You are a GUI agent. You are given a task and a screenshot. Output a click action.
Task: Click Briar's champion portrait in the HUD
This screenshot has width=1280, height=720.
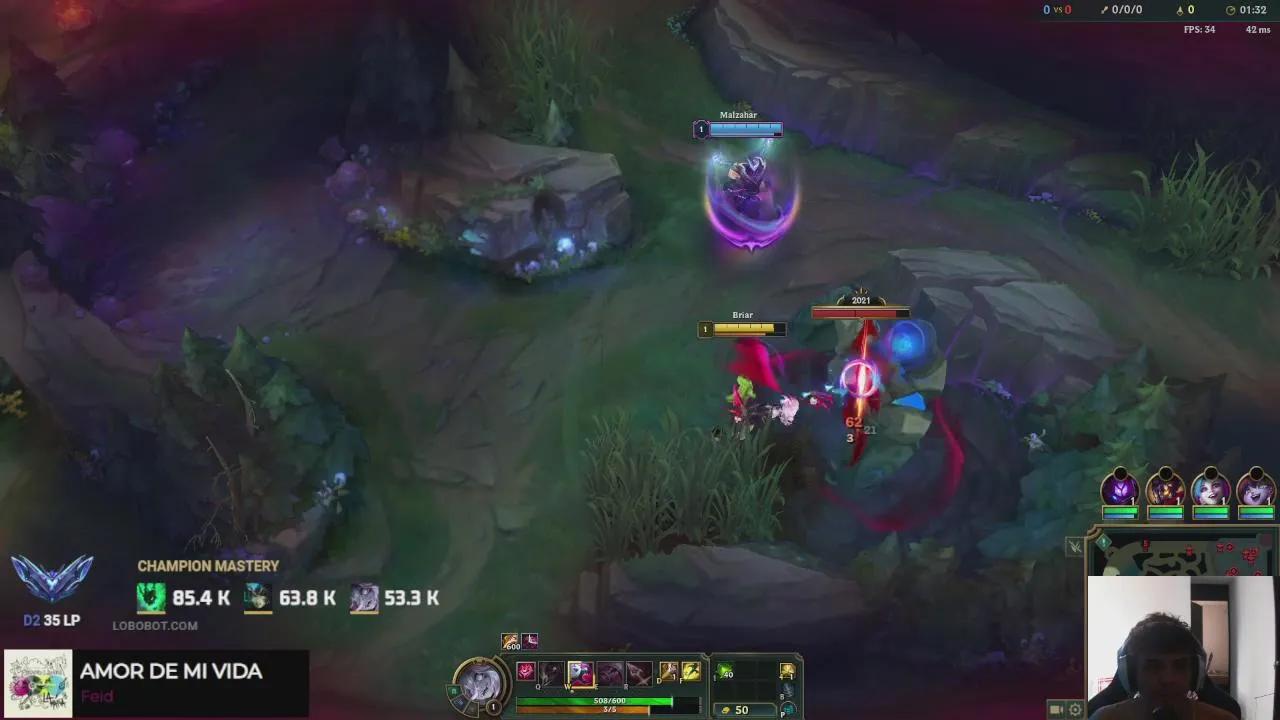click(485, 682)
